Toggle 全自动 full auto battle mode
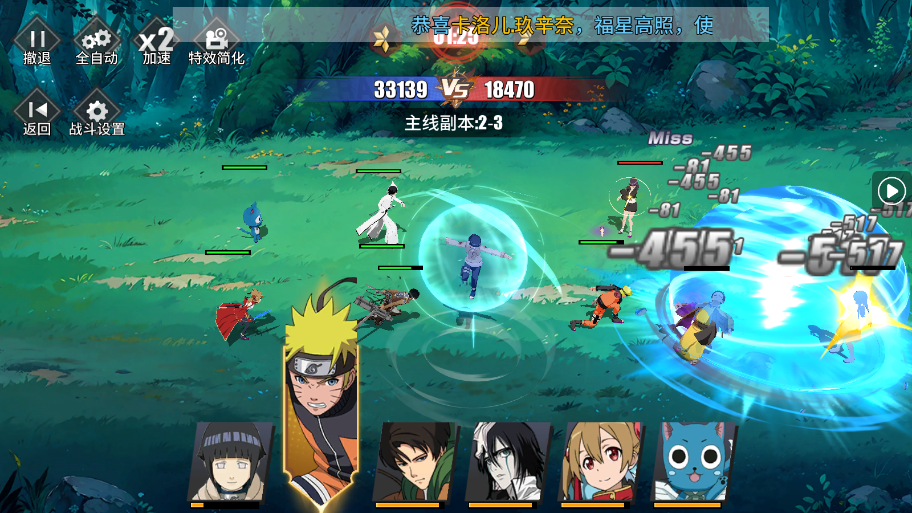Viewport: 912px width, 513px height. click(97, 41)
